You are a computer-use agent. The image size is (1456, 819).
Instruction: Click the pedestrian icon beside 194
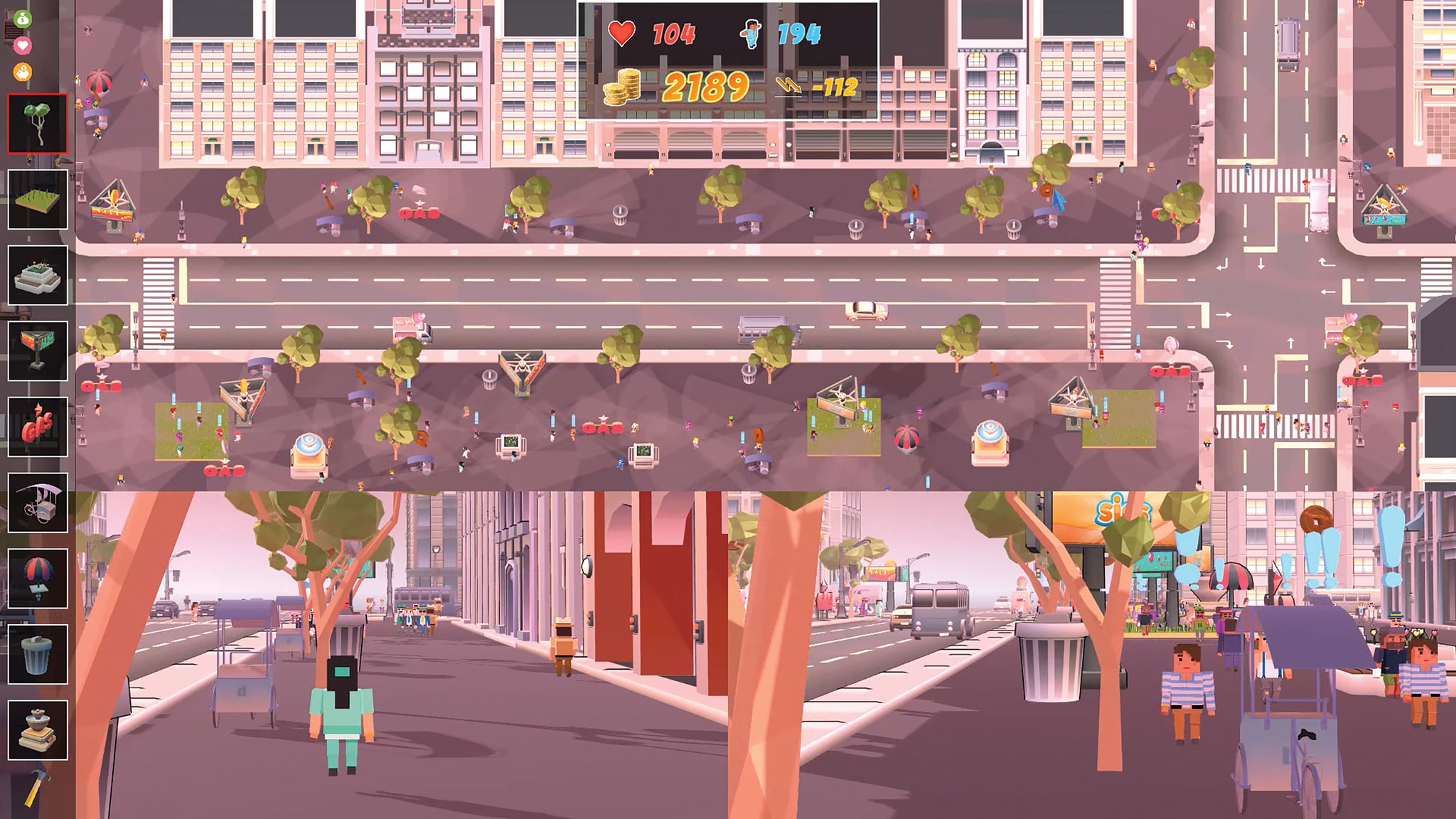tap(750, 32)
